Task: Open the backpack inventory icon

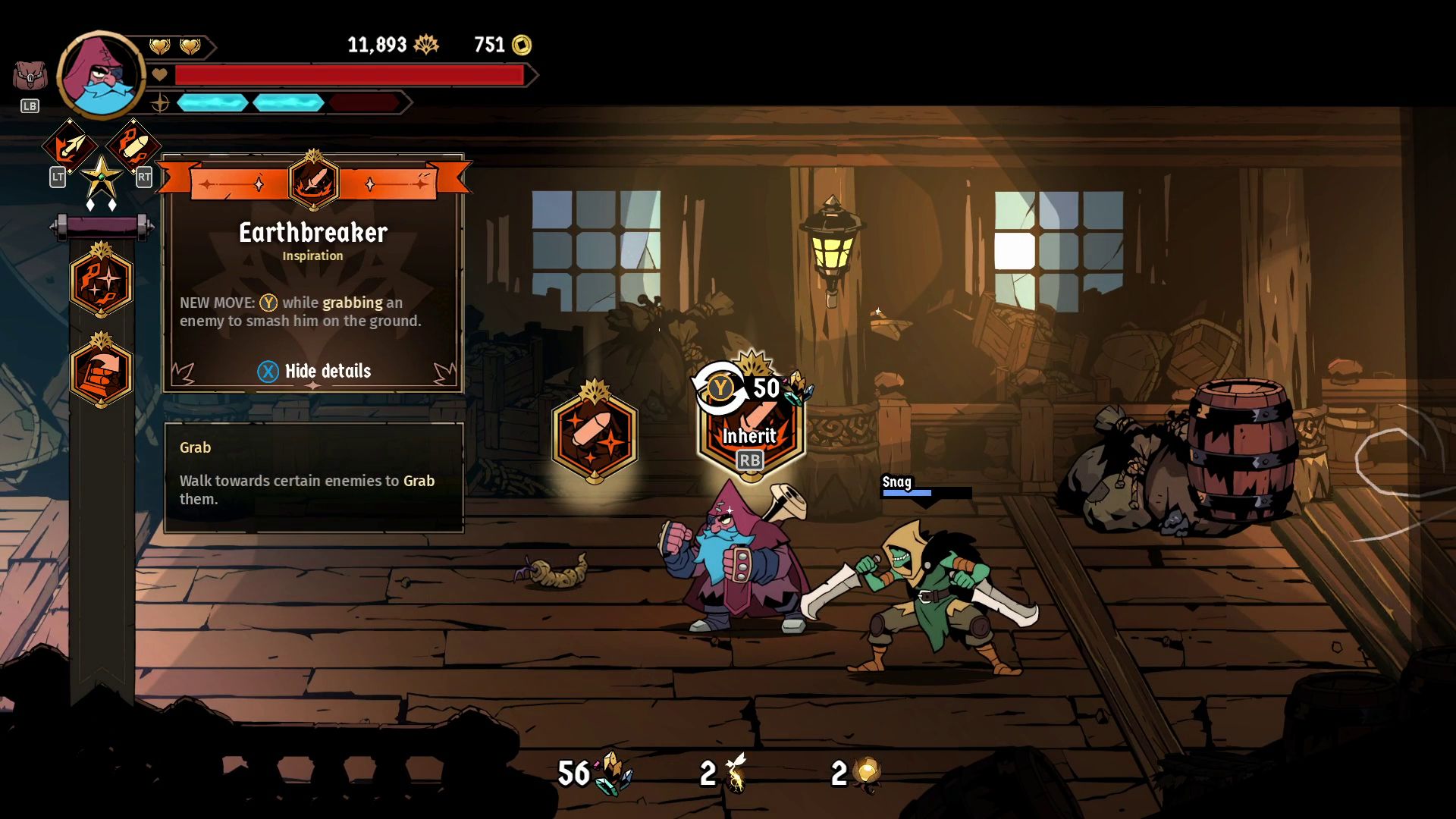Action: [x=30, y=77]
